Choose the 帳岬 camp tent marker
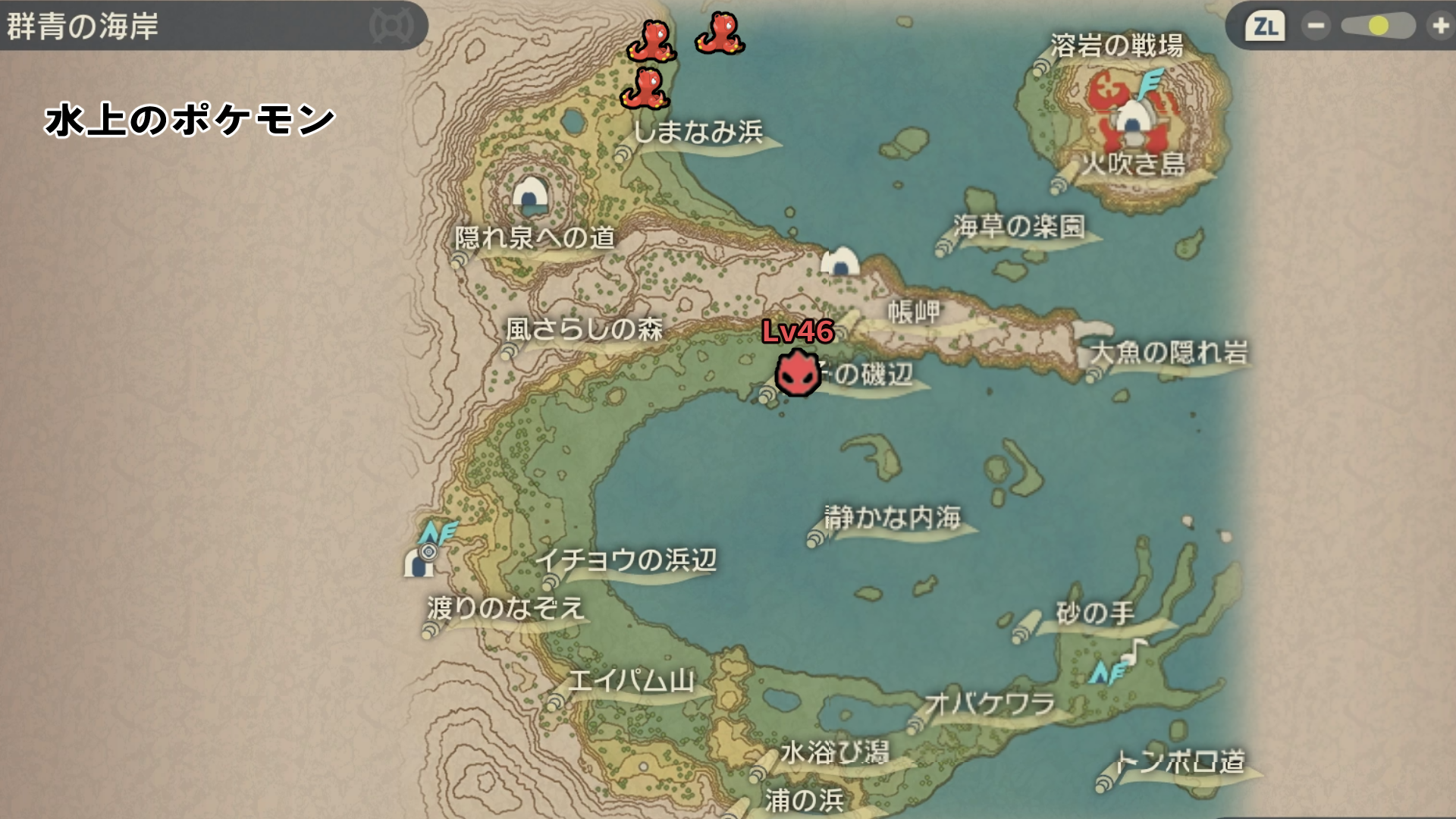 pyautogui.click(x=840, y=262)
